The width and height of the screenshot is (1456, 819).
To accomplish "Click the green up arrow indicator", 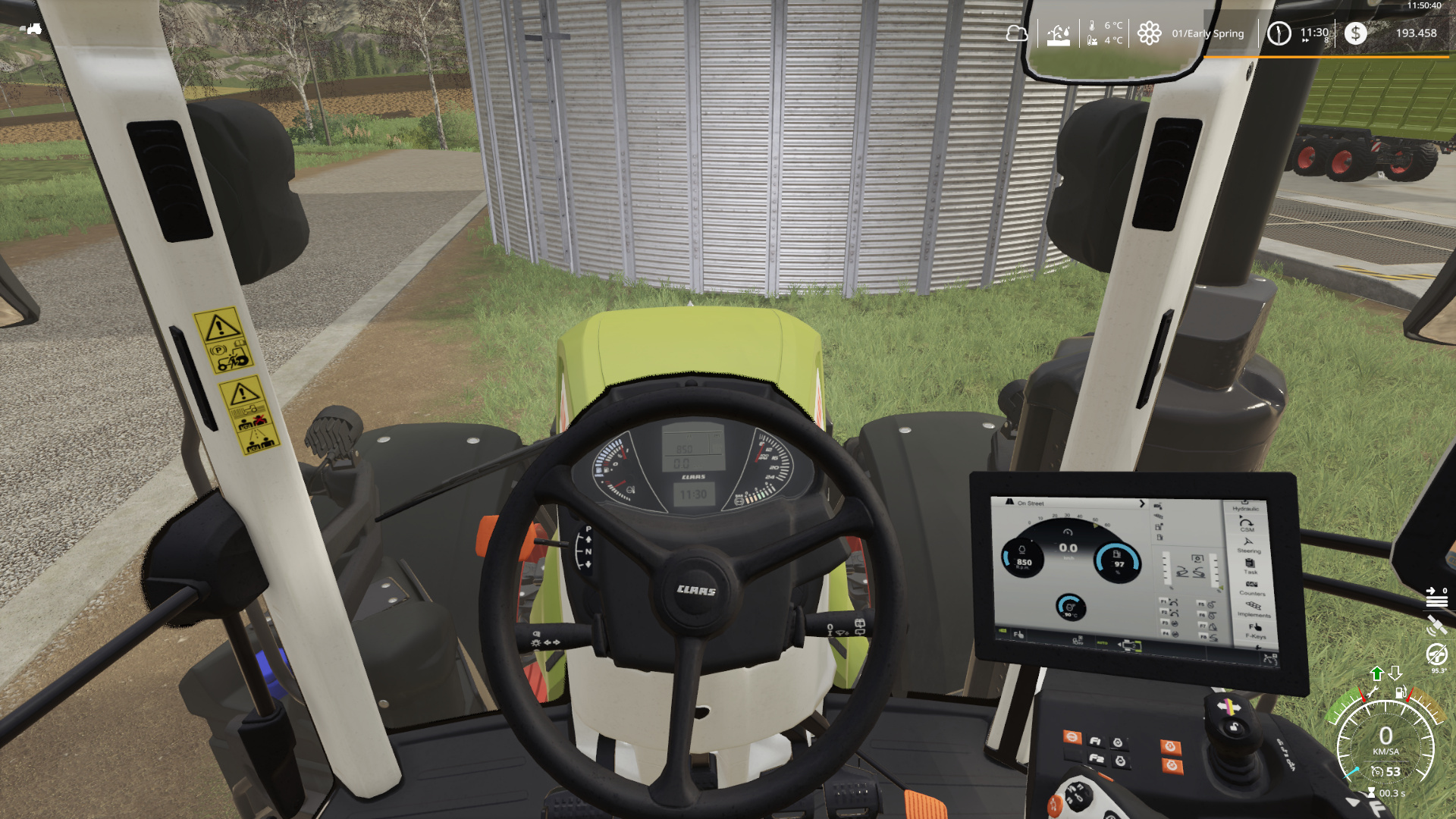I will point(1377,673).
